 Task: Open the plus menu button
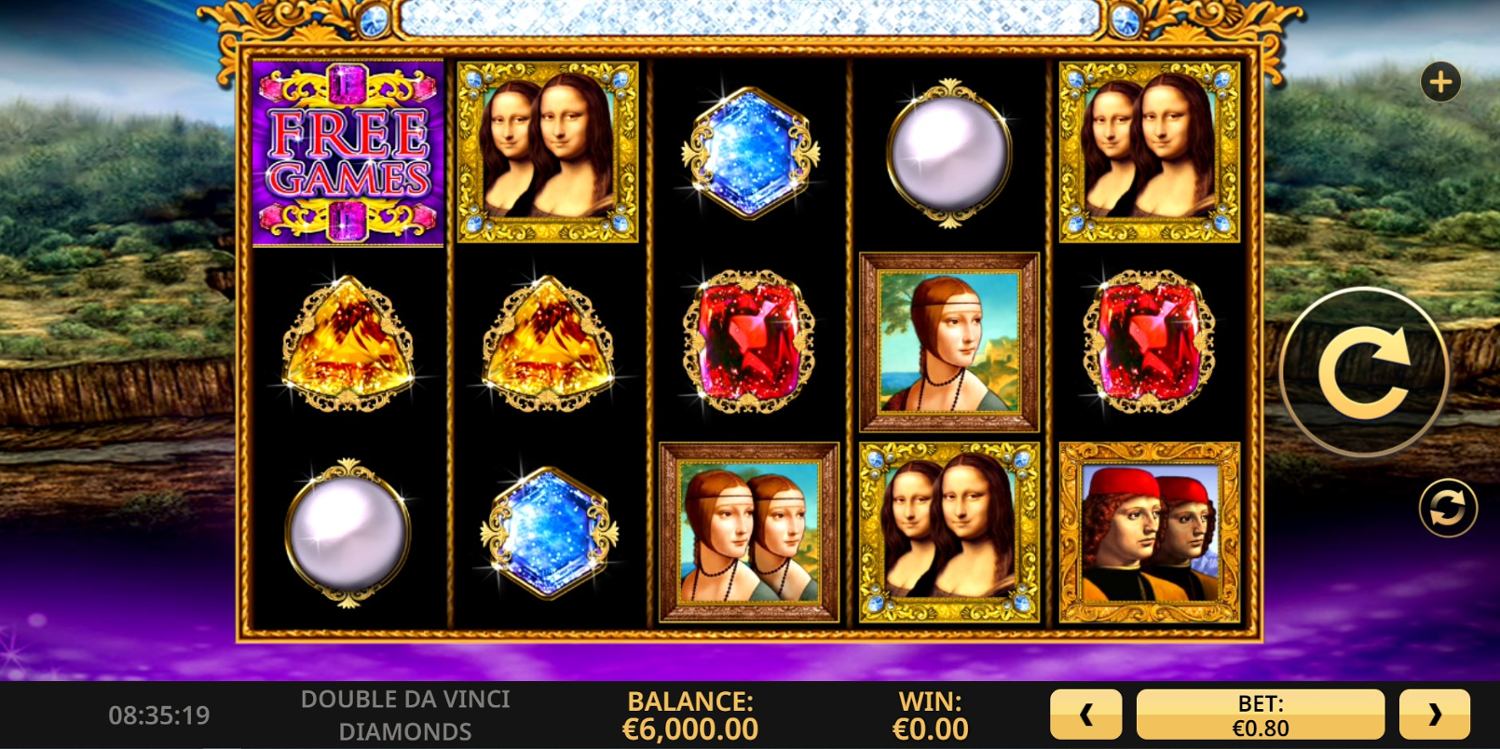pyautogui.click(x=1440, y=82)
